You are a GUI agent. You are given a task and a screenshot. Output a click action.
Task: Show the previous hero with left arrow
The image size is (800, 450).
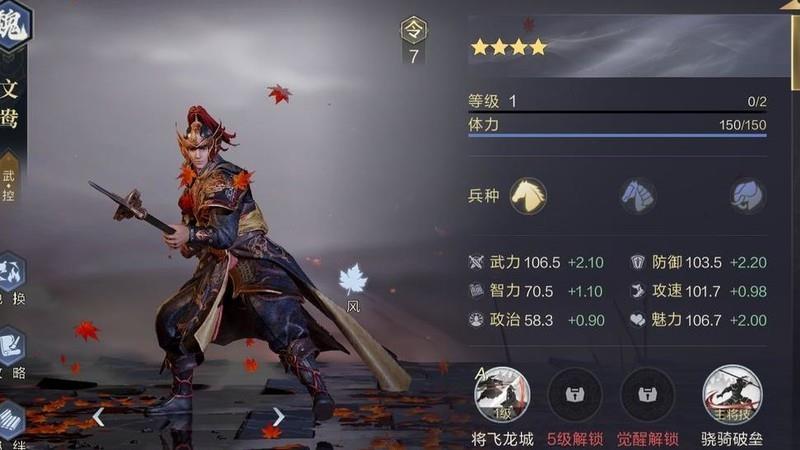point(98,416)
